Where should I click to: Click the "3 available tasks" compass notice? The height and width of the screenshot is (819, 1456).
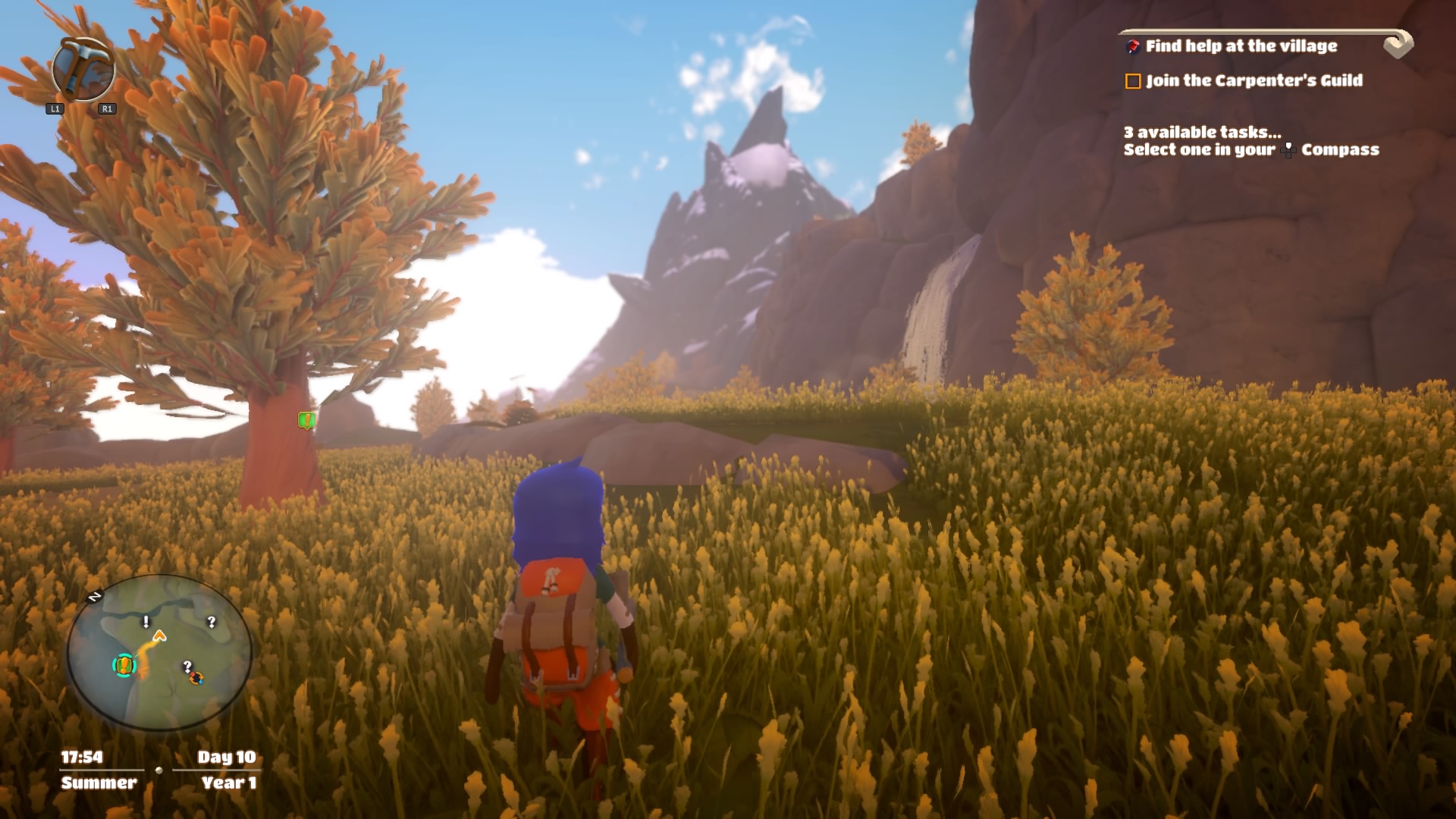(x=1250, y=141)
